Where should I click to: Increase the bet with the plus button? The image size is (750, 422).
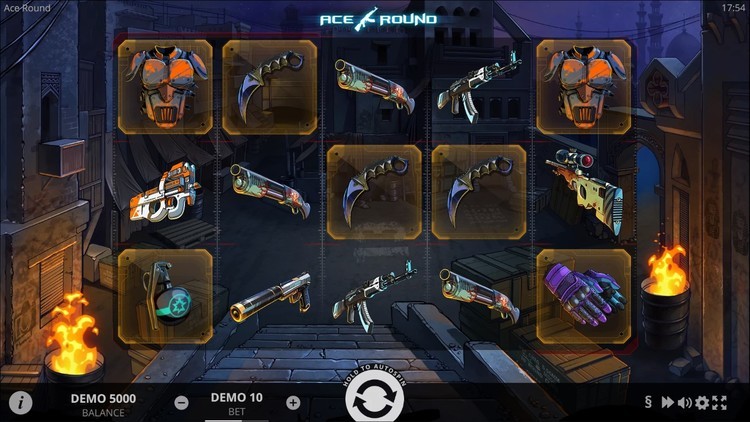(x=293, y=403)
